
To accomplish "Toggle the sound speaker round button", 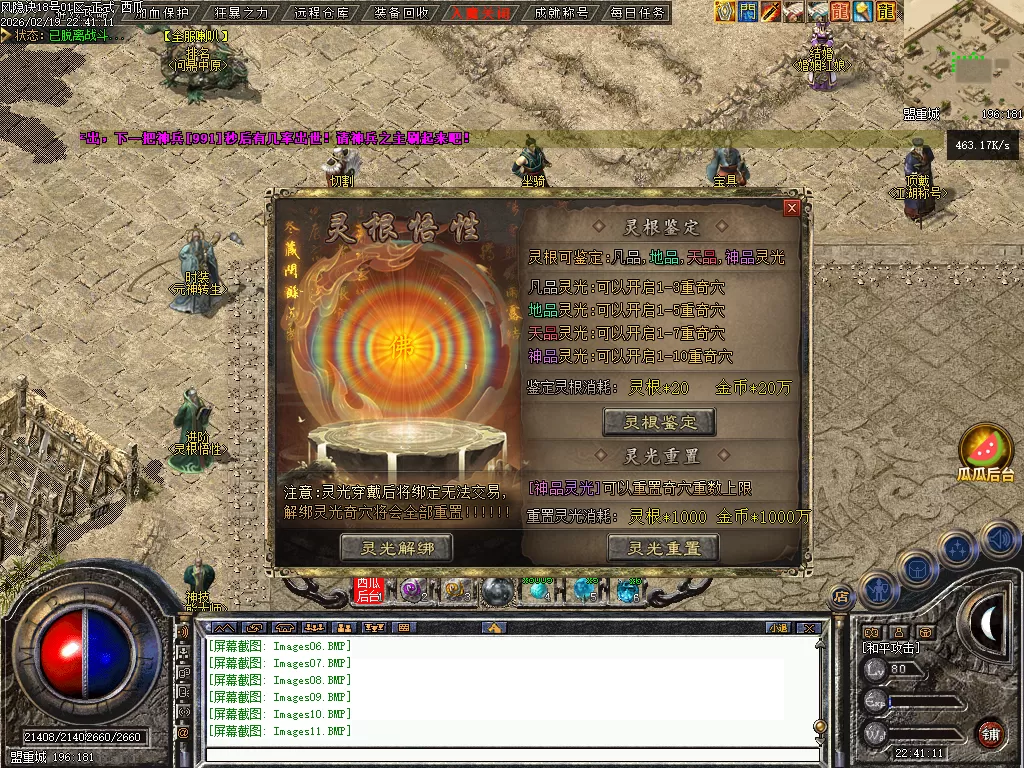I will coord(1000,540).
